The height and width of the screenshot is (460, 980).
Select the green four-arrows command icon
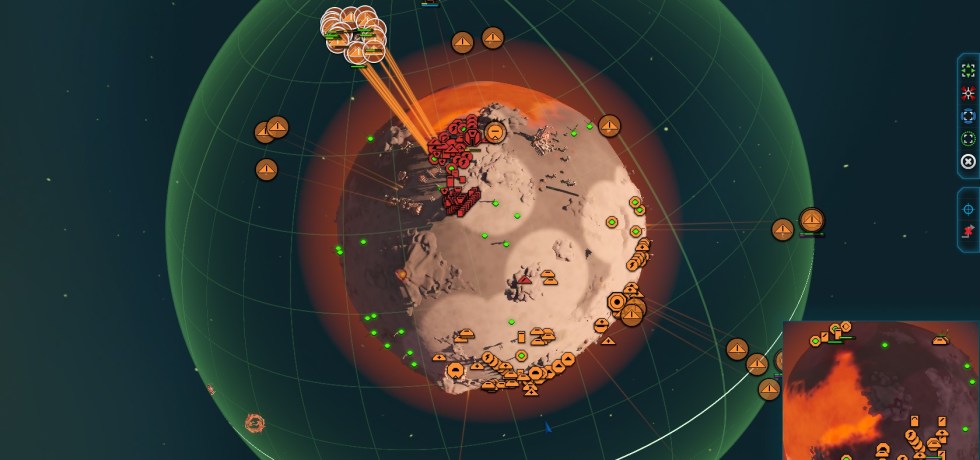click(x=968, y=71)
